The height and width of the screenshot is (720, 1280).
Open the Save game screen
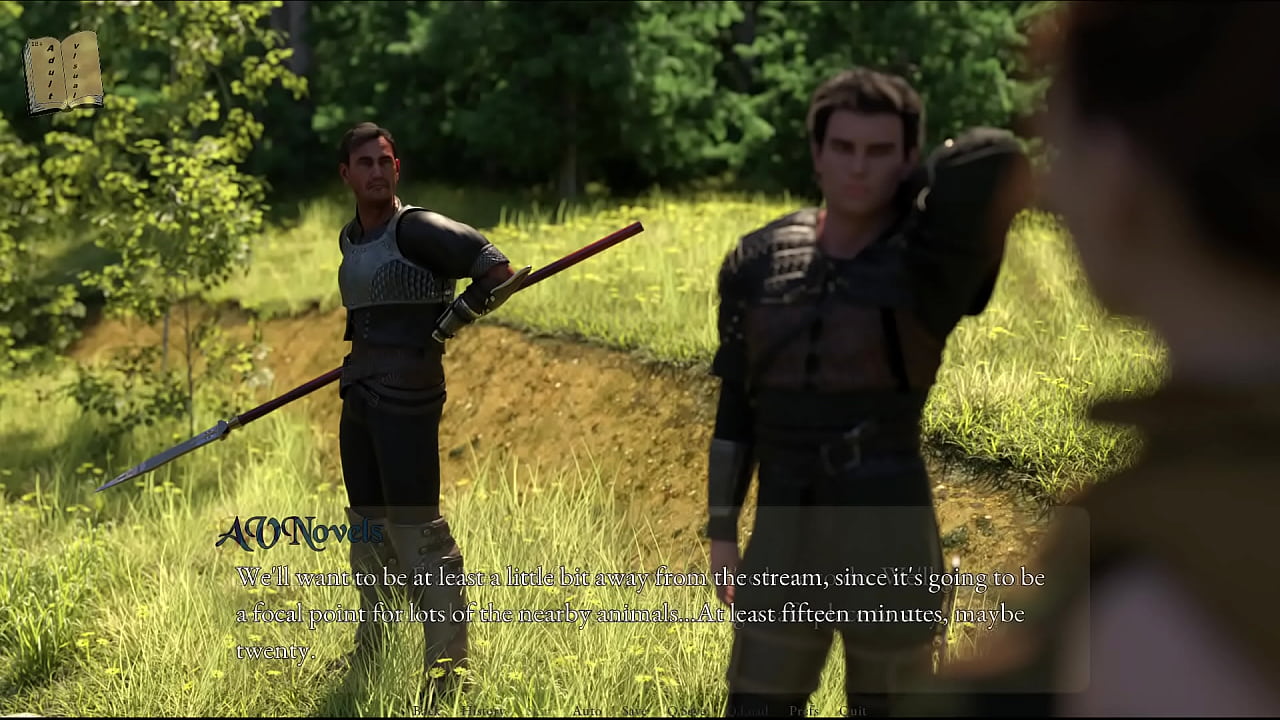point(634,711)
